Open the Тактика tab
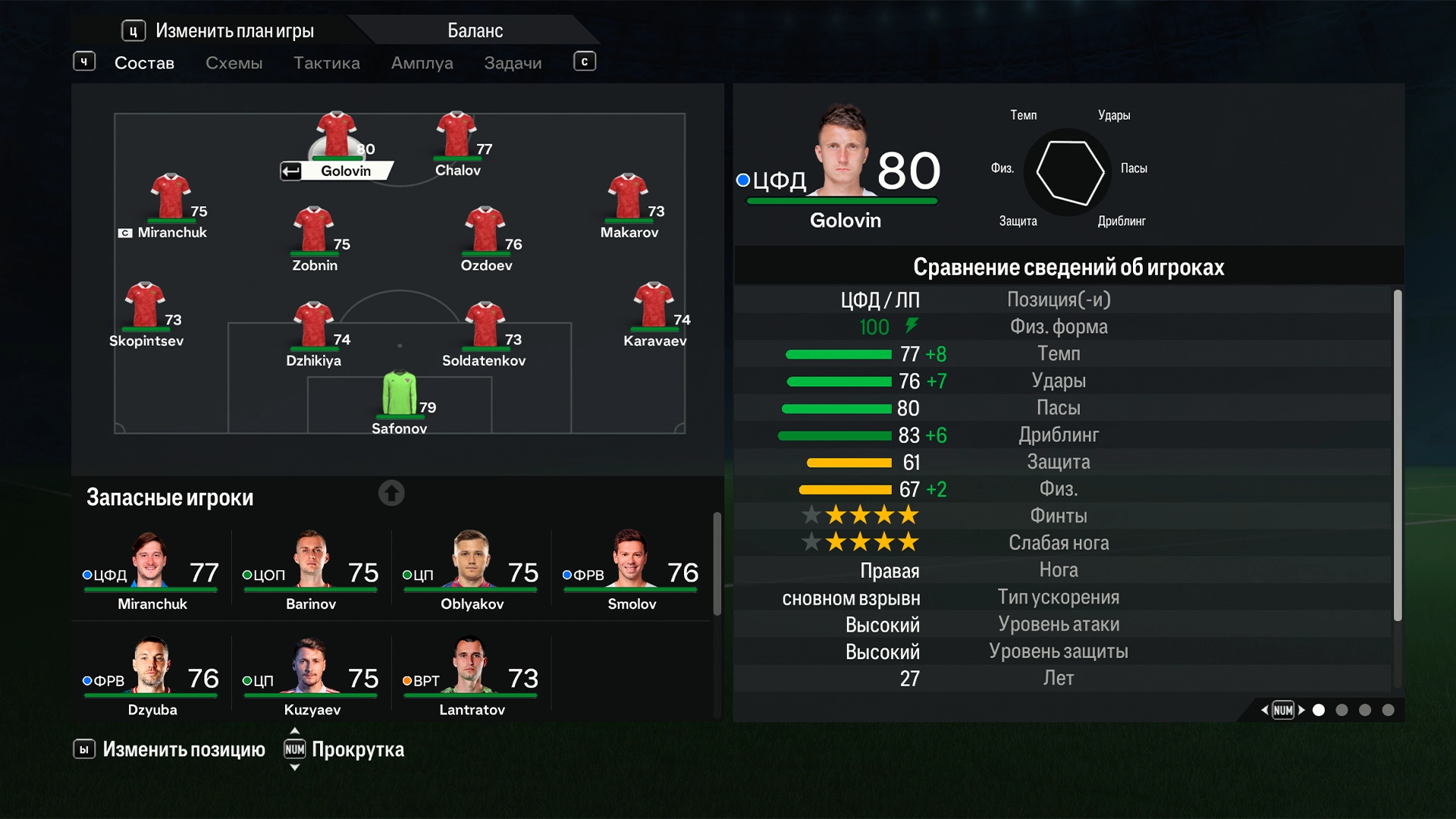1456x819 pixels. click(326, 63)
